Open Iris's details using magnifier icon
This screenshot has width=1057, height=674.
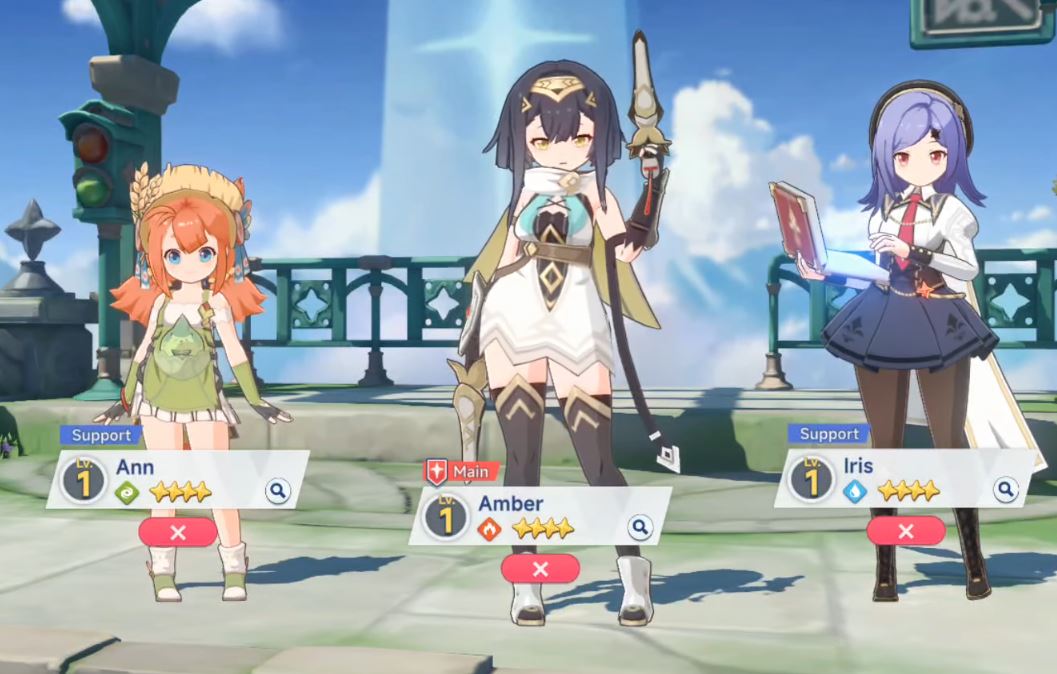click(1005, 489)
